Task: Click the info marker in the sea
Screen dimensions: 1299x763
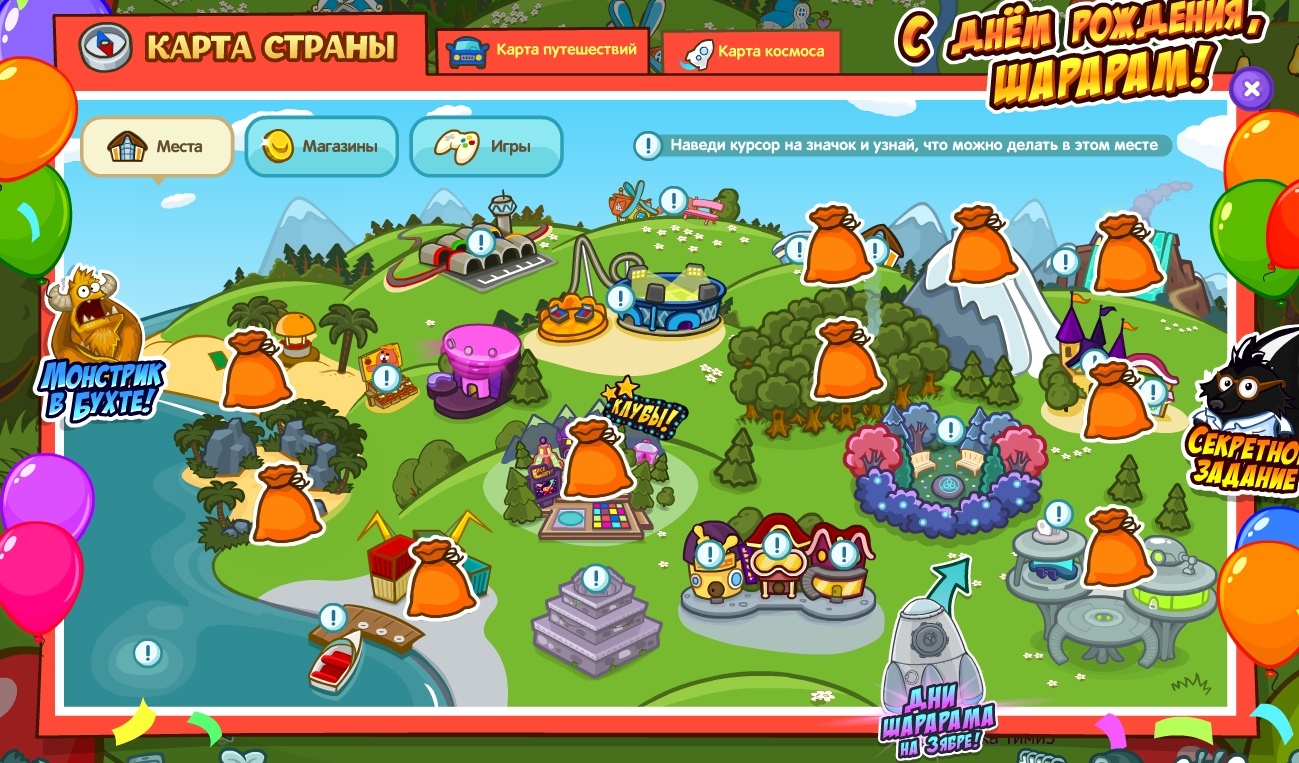Action: [x=148, y=654]
